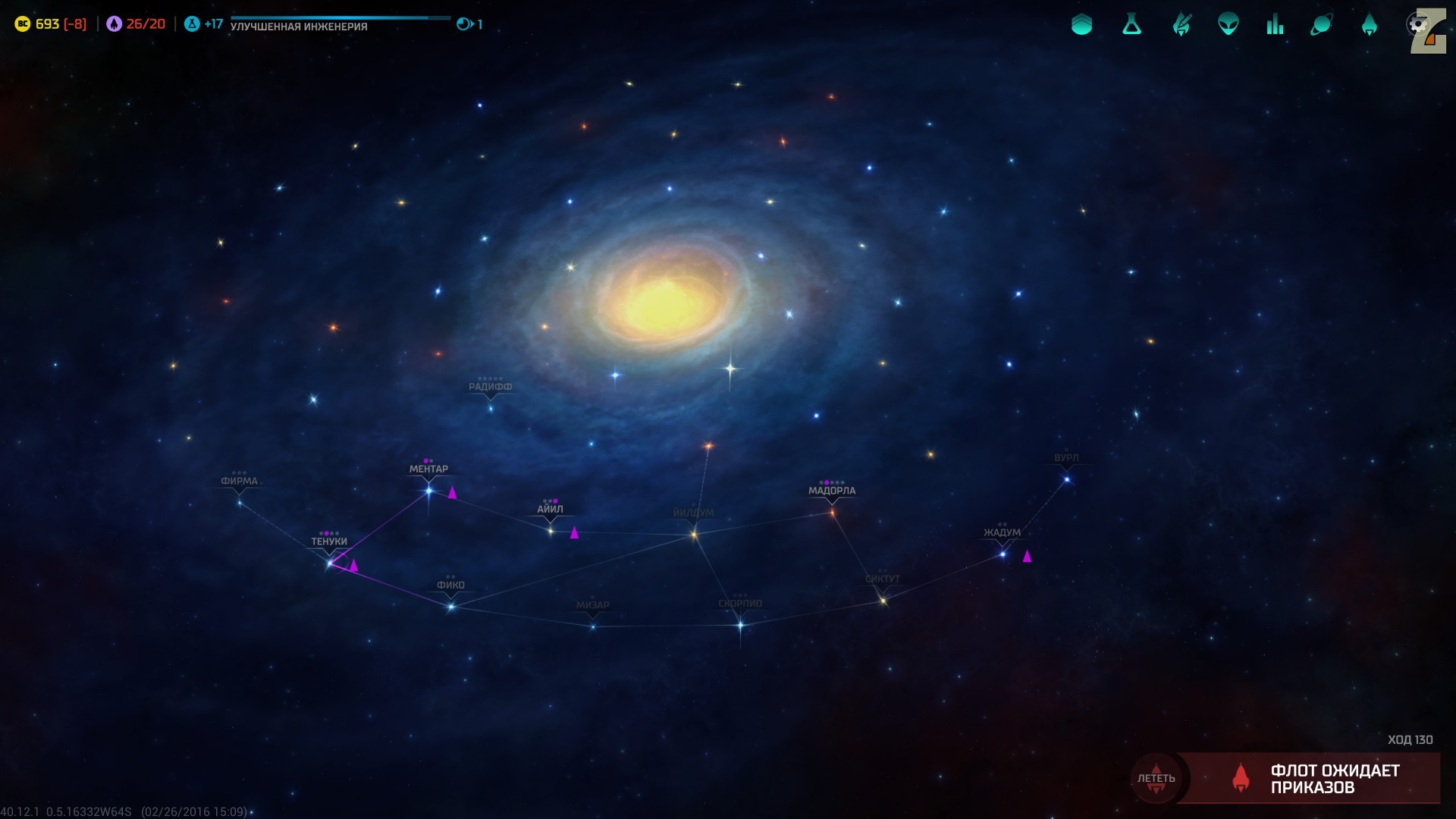Image resolution: width=1456 pixels, height=819 pixels.
Task: Select the МАДОРЛА star system label
Action: coord(832,491)
